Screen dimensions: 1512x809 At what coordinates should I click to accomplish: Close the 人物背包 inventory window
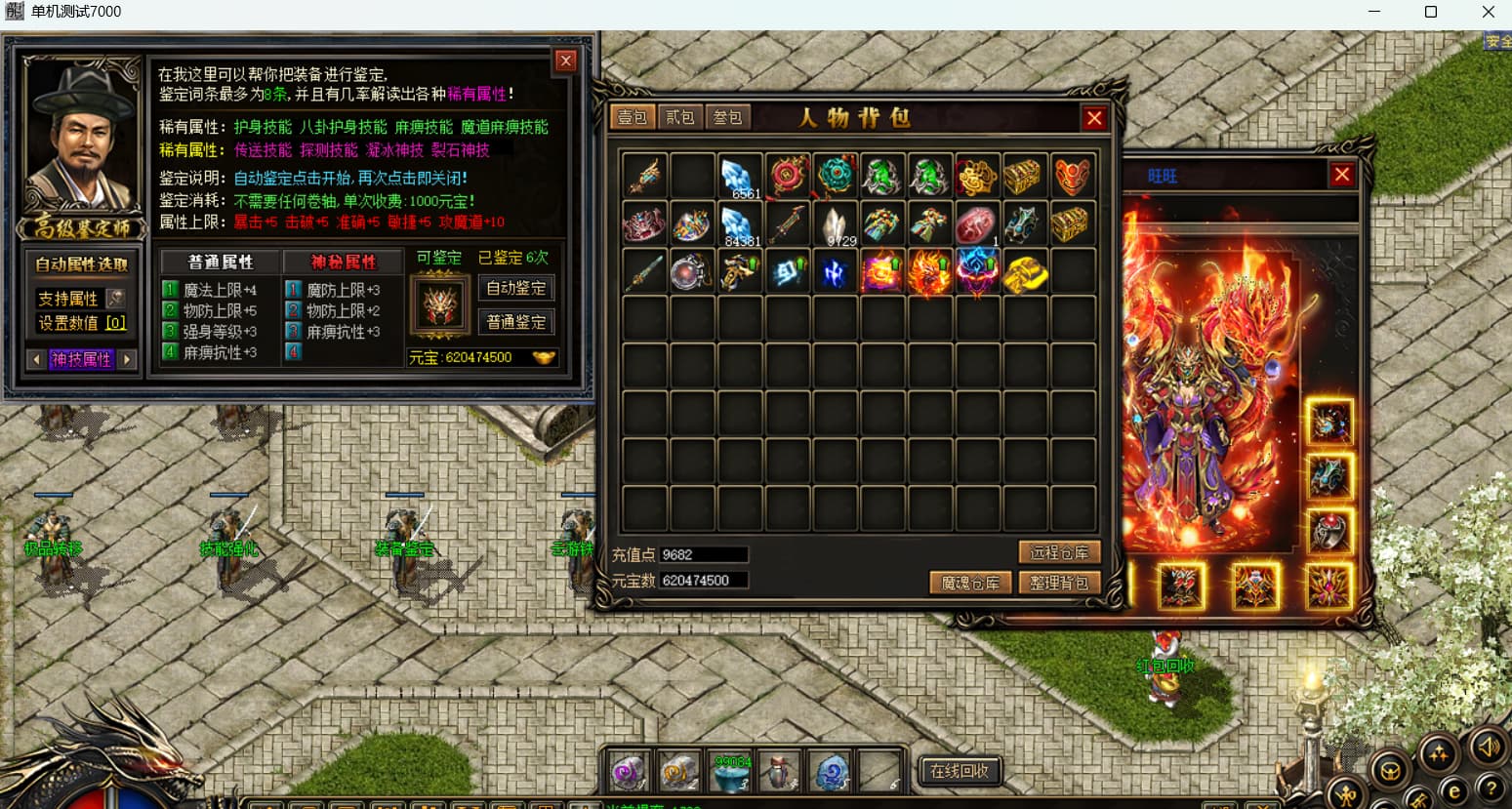click(1094, 118)
